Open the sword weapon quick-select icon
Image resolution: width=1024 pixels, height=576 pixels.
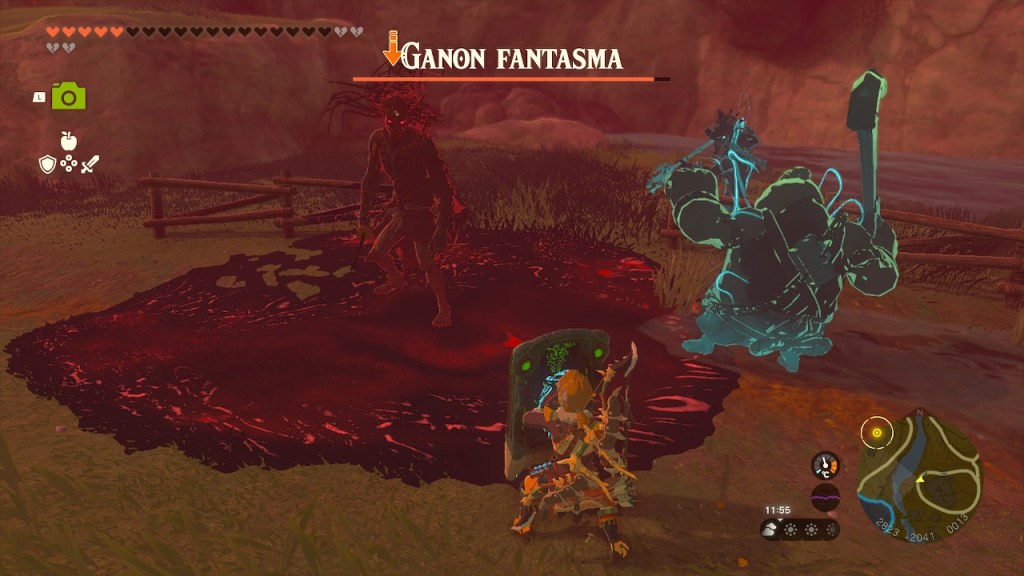(91, 164)
